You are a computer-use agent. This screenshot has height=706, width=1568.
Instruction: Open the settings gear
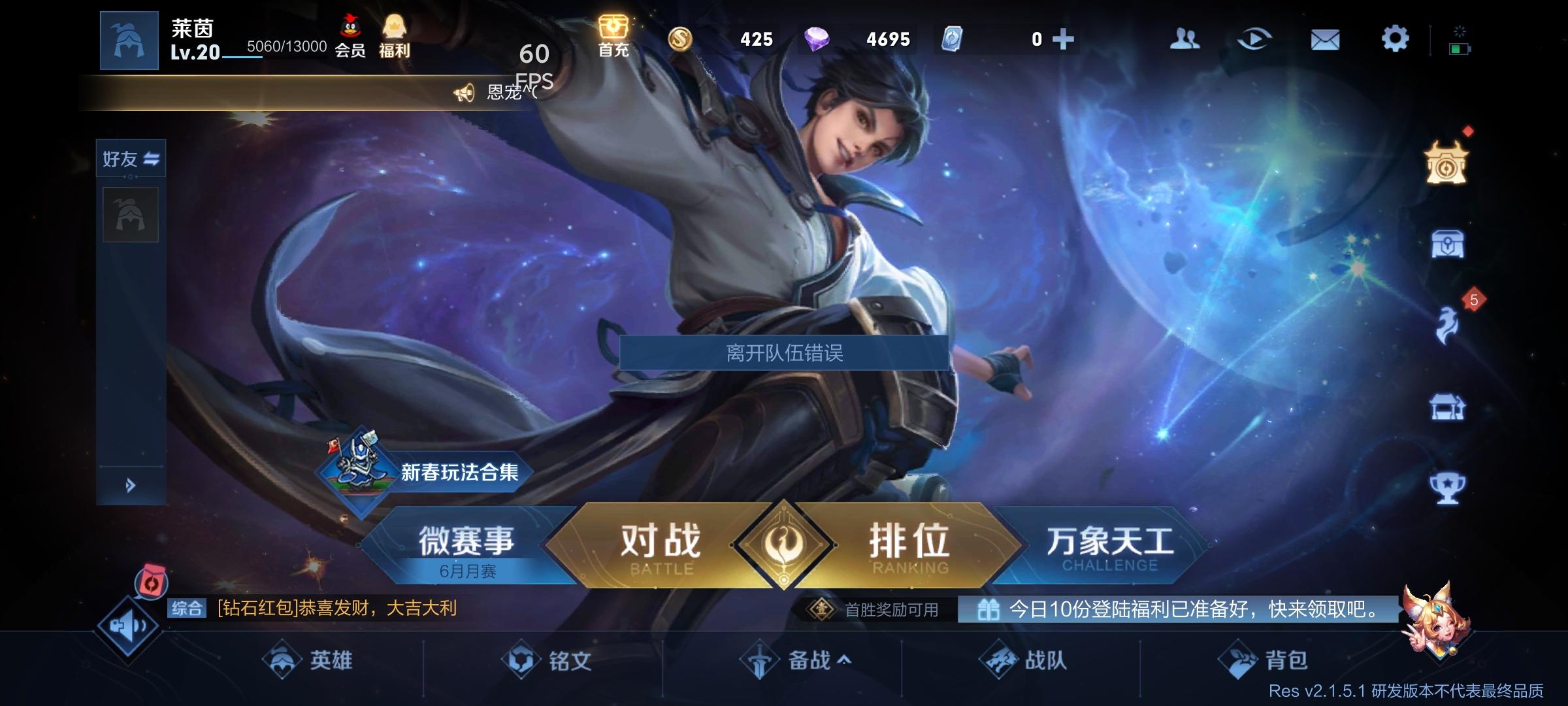pyautogui.click(x=1397, y=39)
